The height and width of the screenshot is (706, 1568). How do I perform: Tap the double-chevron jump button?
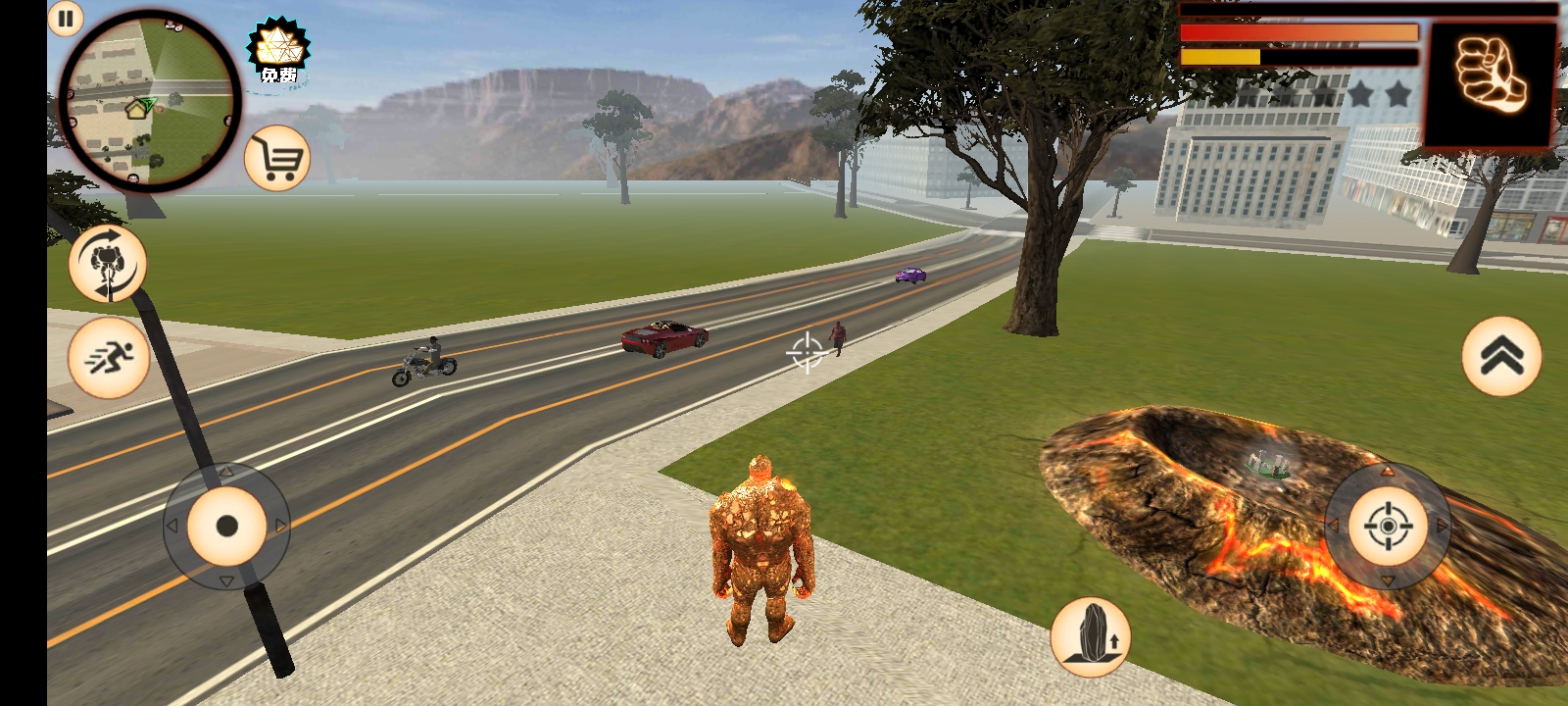(1501, 357)
